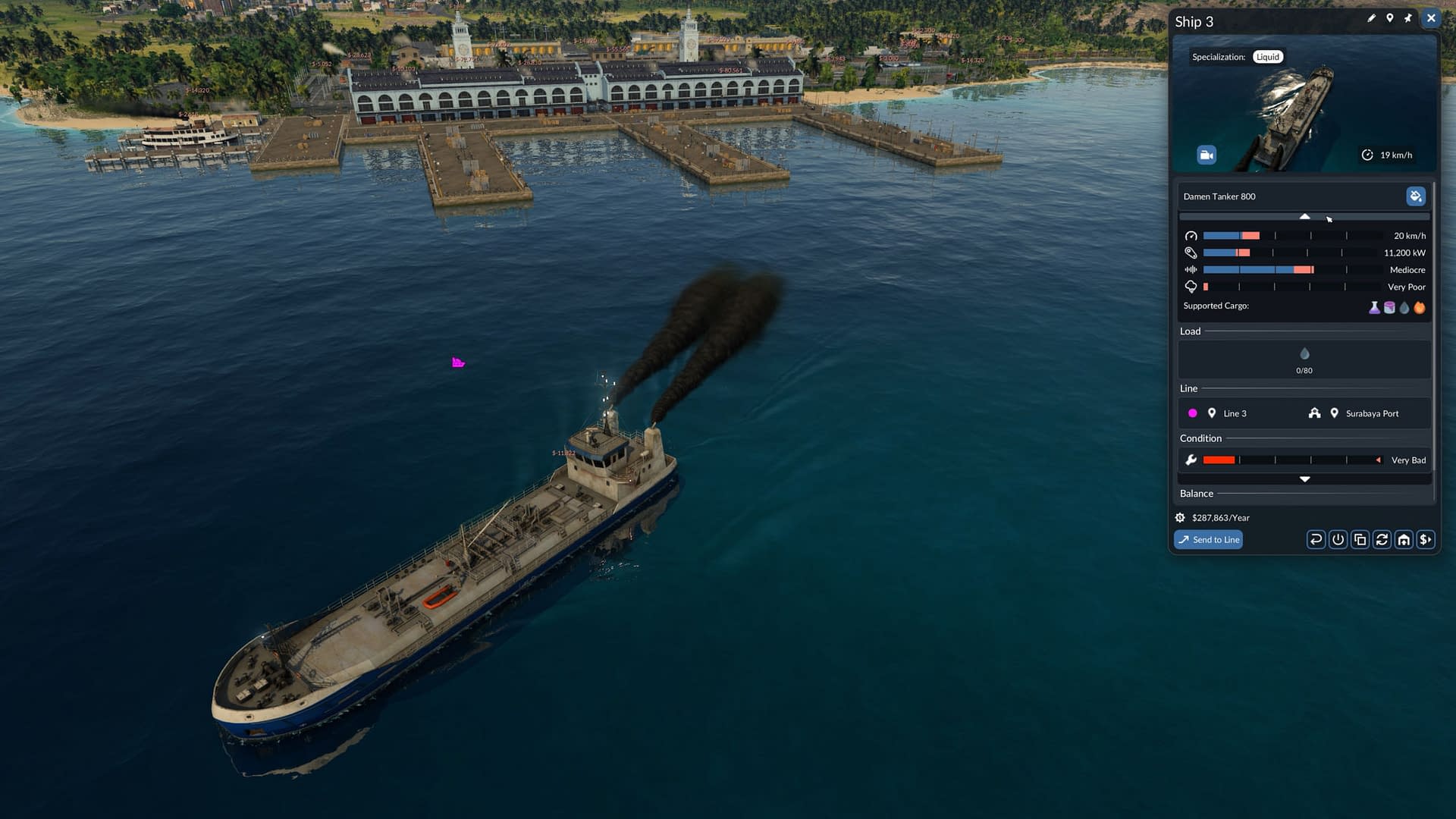
Task: Toggle the ship's power button
Action: 1338,540
